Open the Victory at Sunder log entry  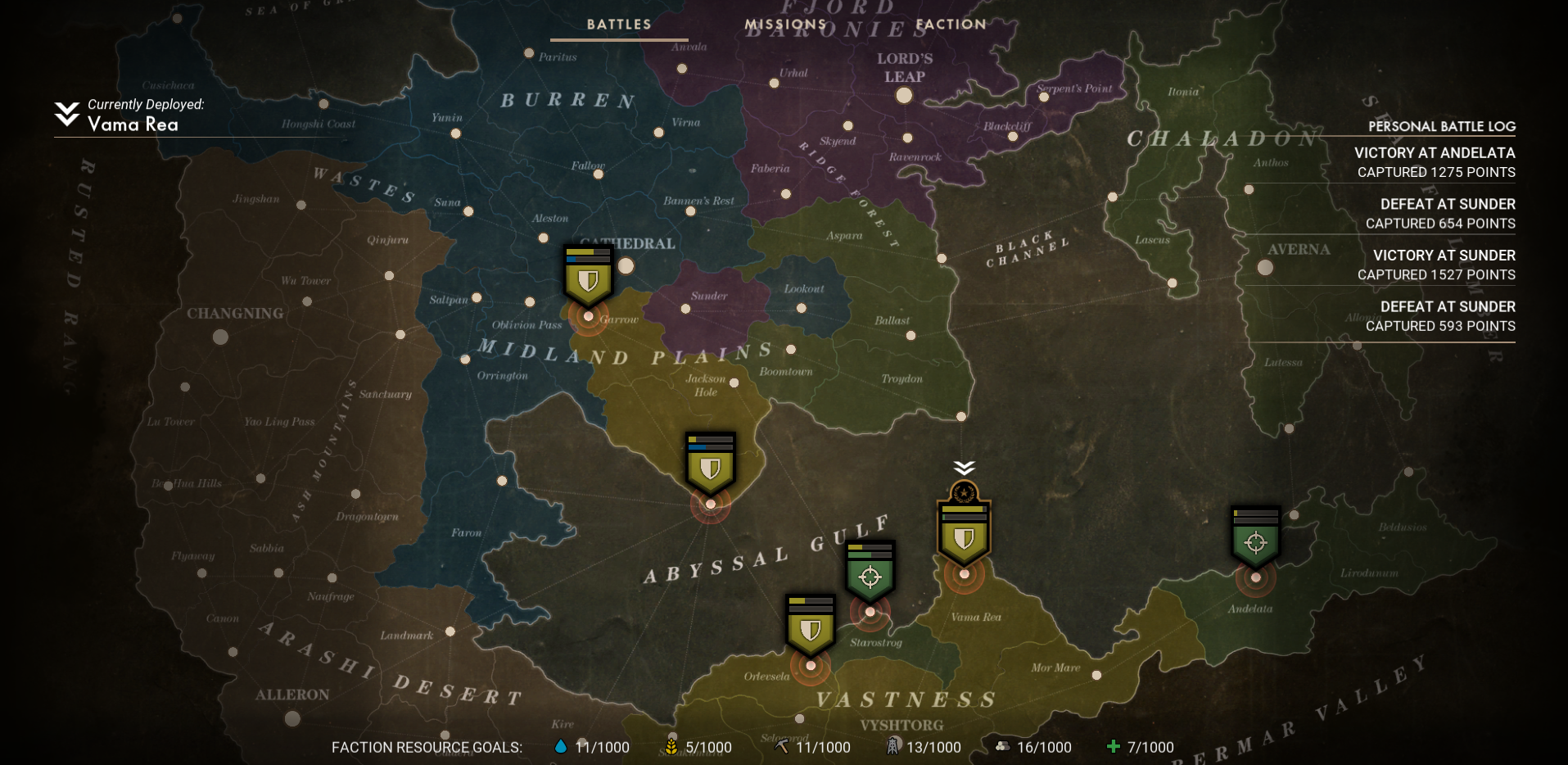click(1435, 265)
